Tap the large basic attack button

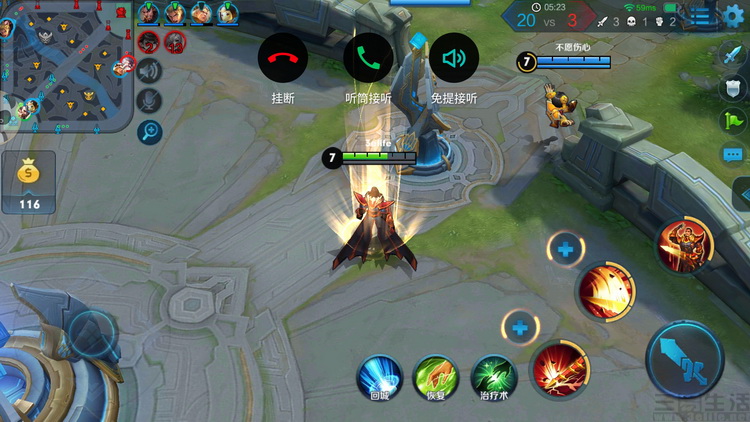point(685,358)
